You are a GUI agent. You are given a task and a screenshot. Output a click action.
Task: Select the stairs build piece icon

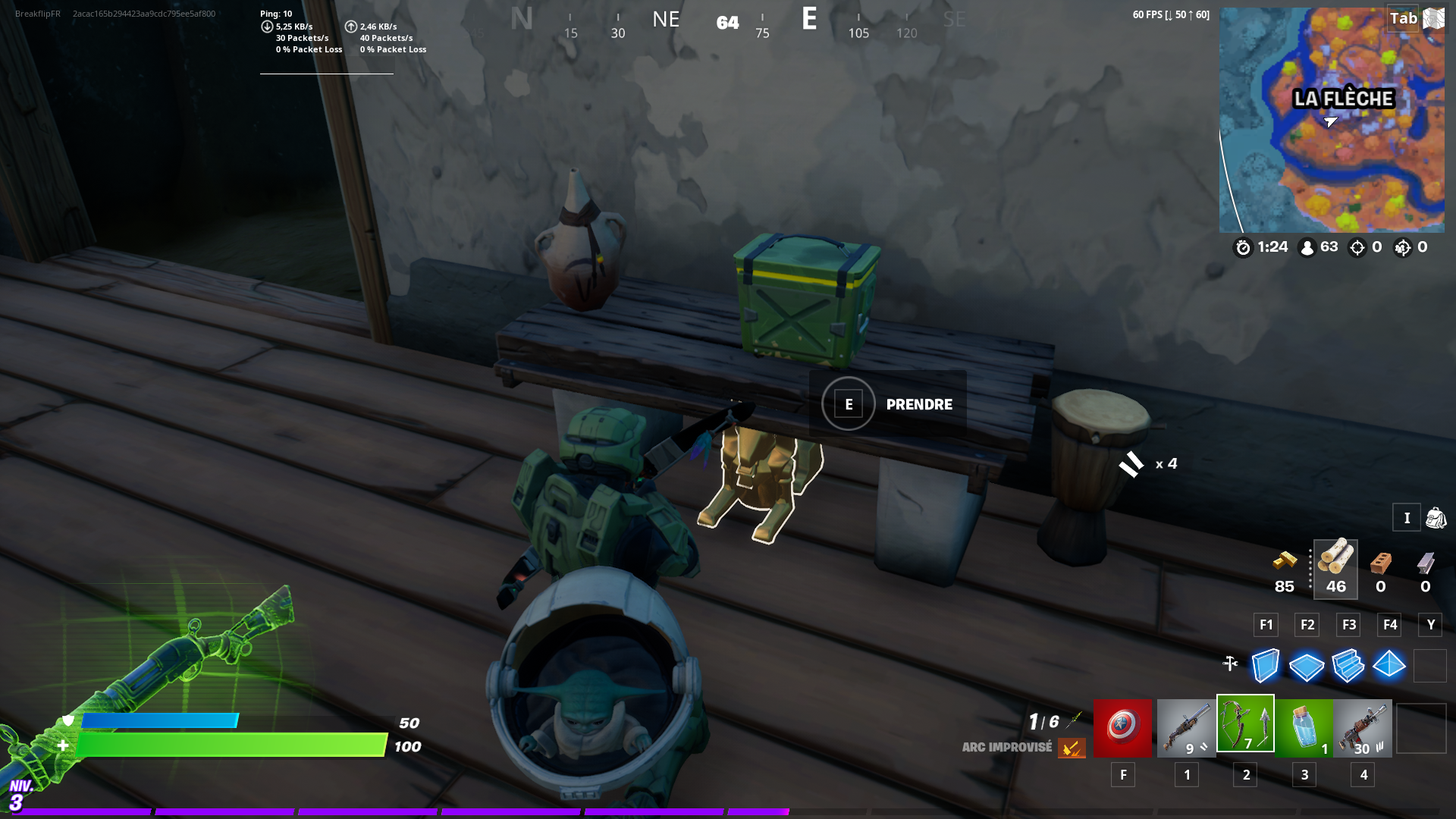[x=1348, y=666]
